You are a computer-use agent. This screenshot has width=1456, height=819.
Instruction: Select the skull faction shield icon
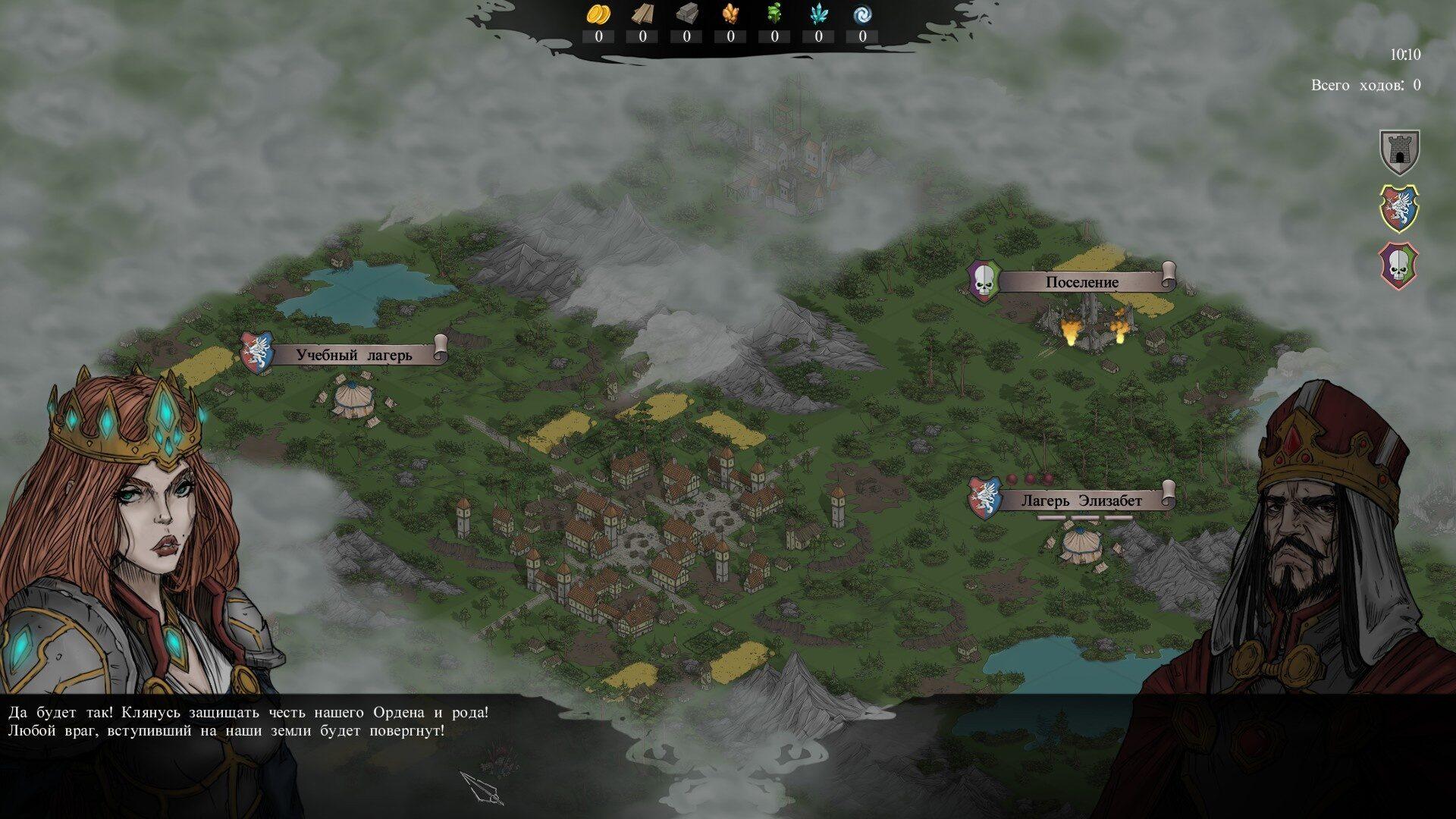(x=1399, y=265)
